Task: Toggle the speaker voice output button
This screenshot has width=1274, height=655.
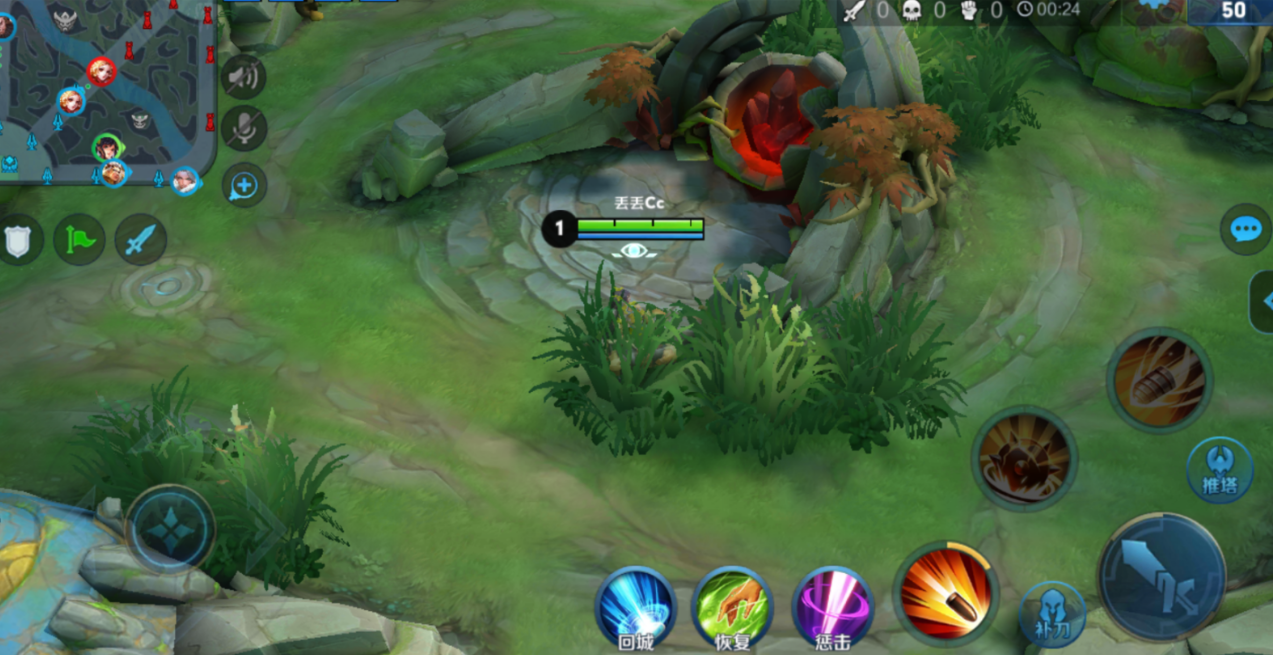Action: tap(244, 76)
